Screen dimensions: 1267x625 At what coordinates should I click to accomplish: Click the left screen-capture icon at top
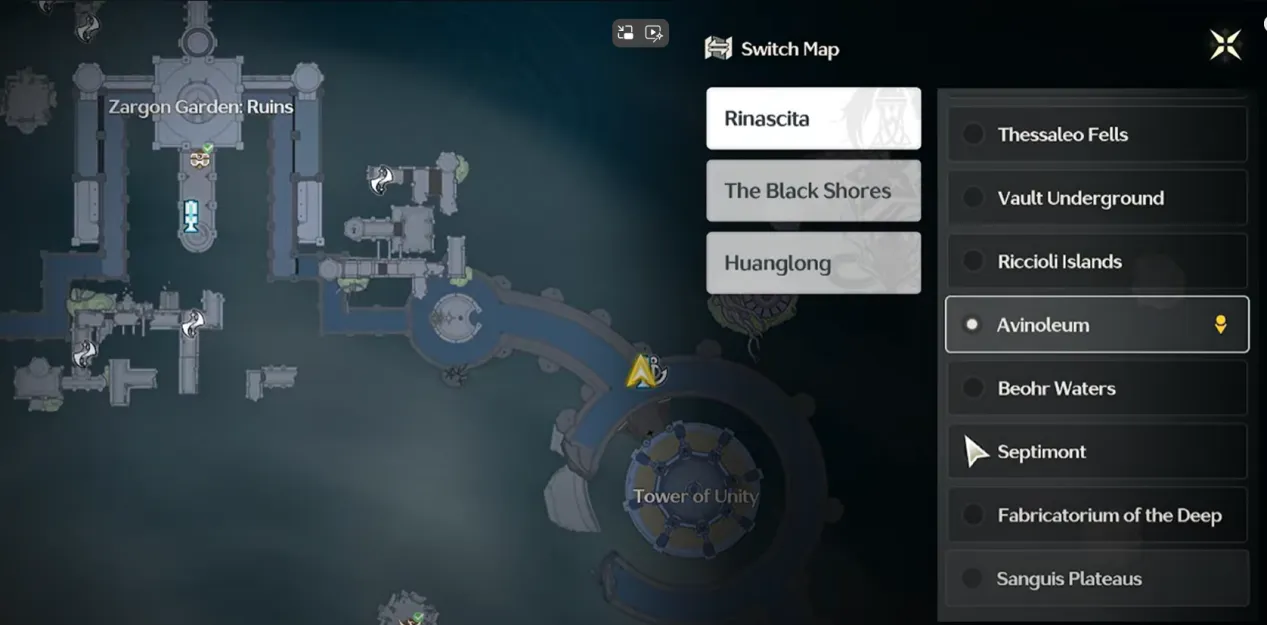coord(626,33)
